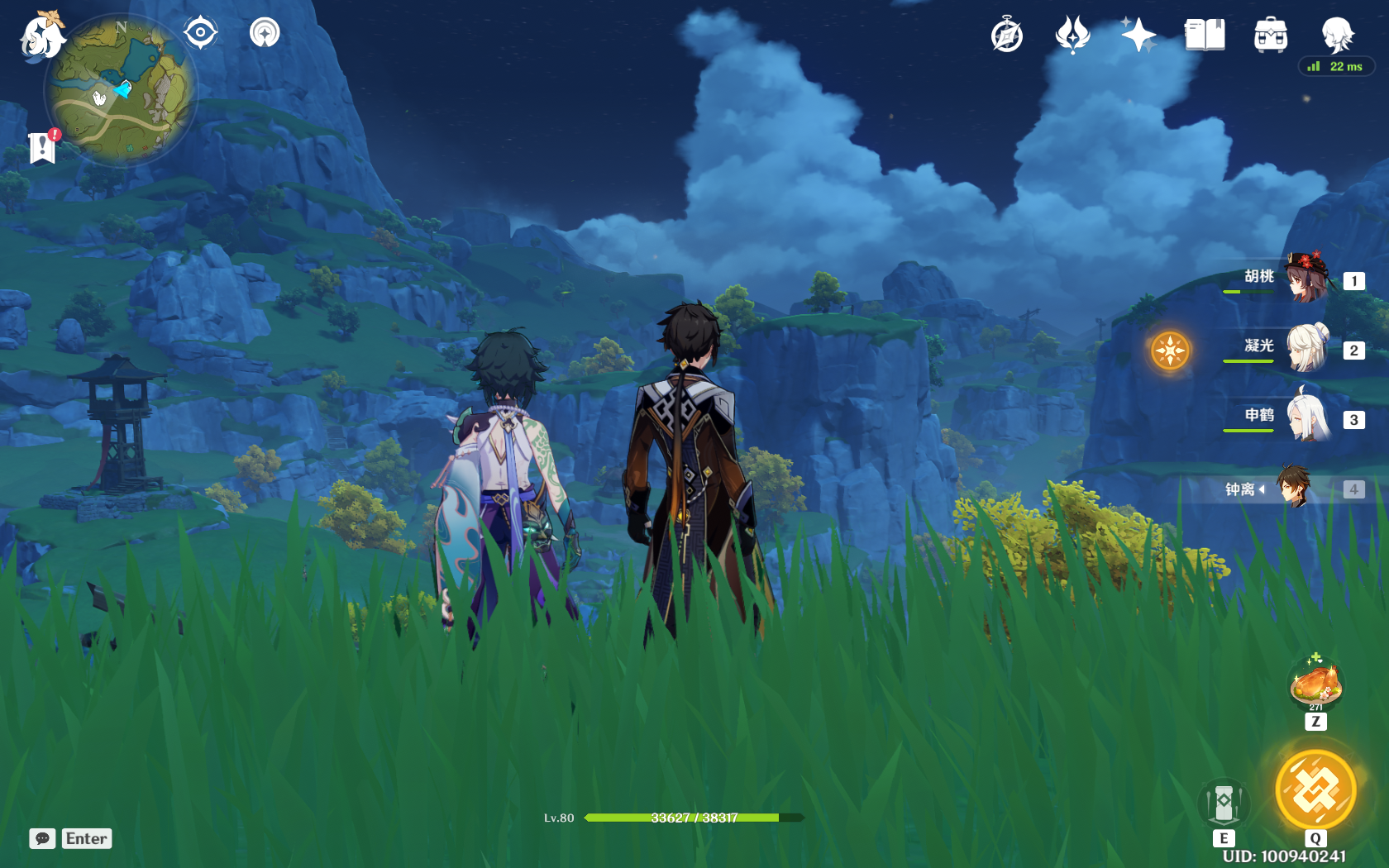Open the quest log exclamation icon
Image resolution: width=1389 pixels, height=868 pixels.
point(42,147)
